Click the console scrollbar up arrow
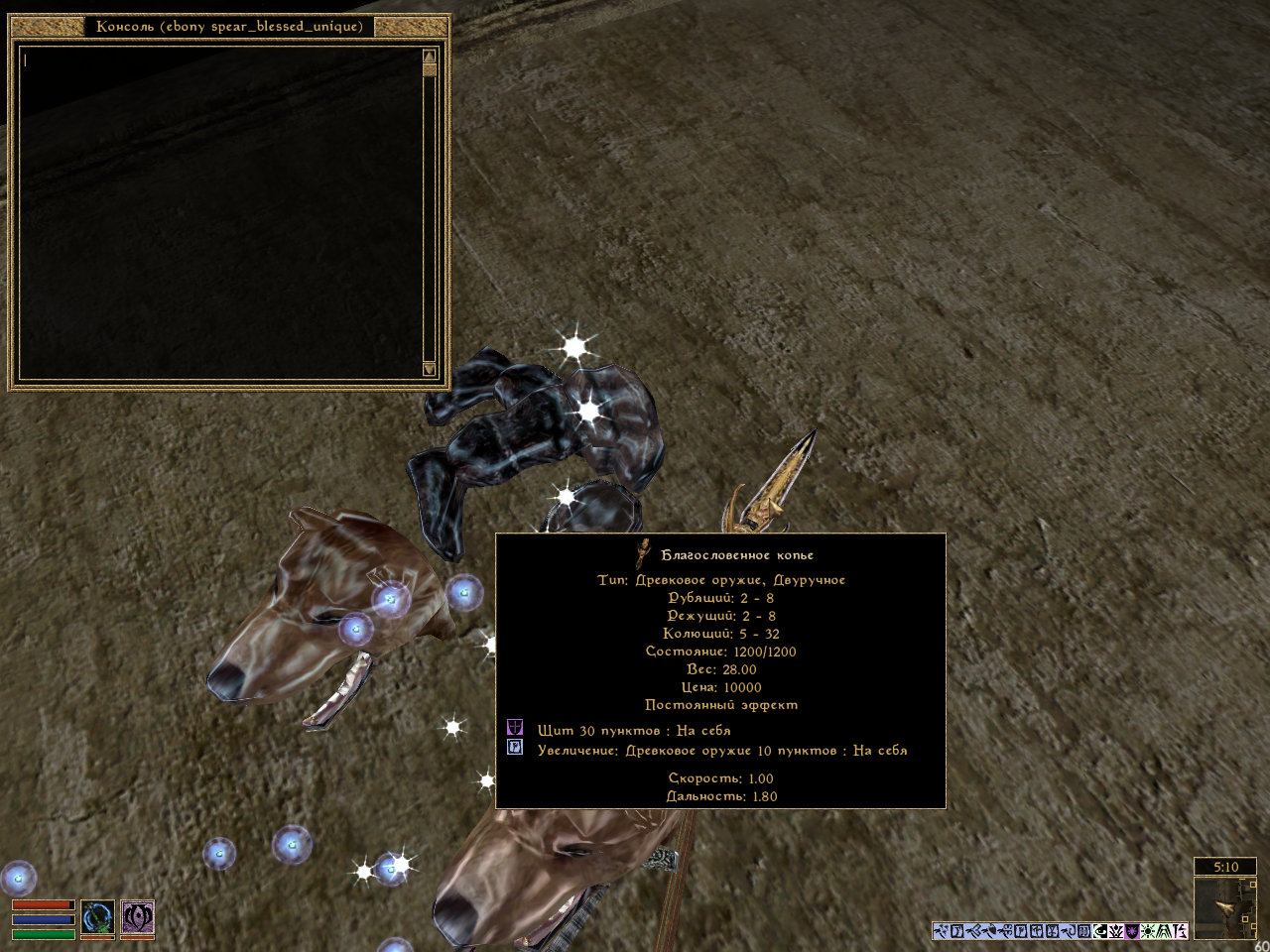Viewport: 1270px width, 952px height. point(430,58)
